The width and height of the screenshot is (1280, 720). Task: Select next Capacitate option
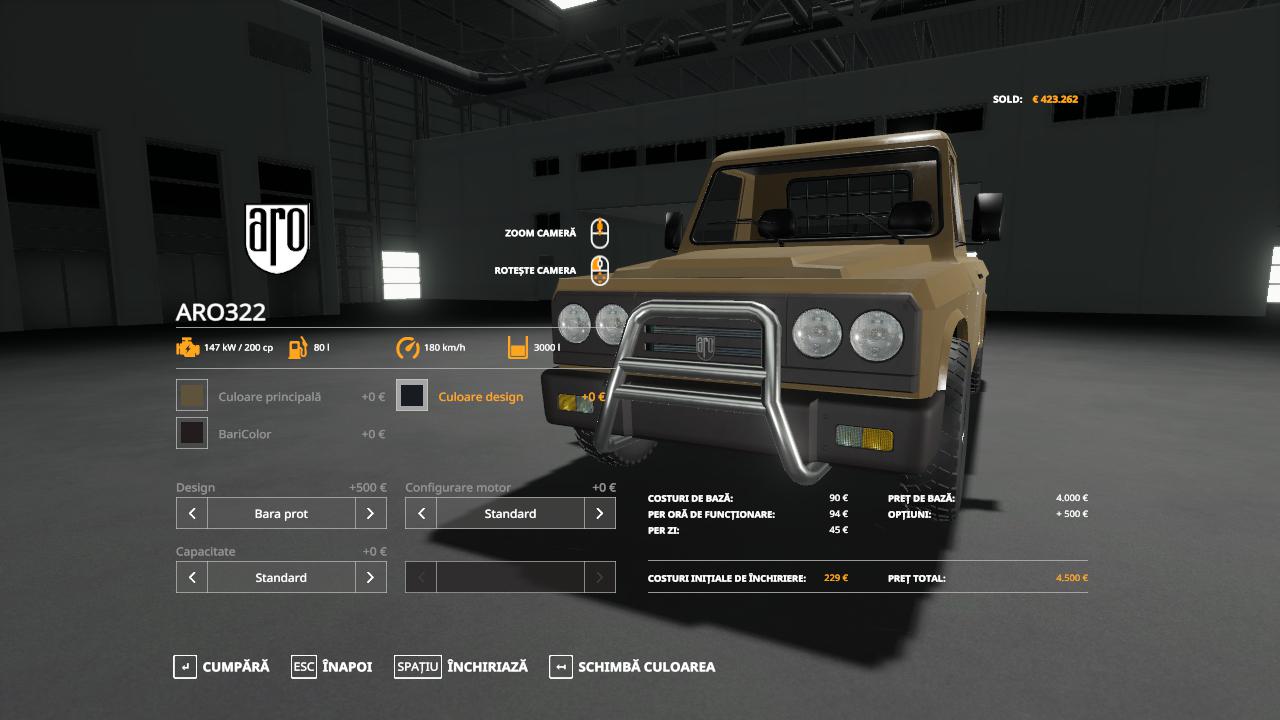point(370,578)
